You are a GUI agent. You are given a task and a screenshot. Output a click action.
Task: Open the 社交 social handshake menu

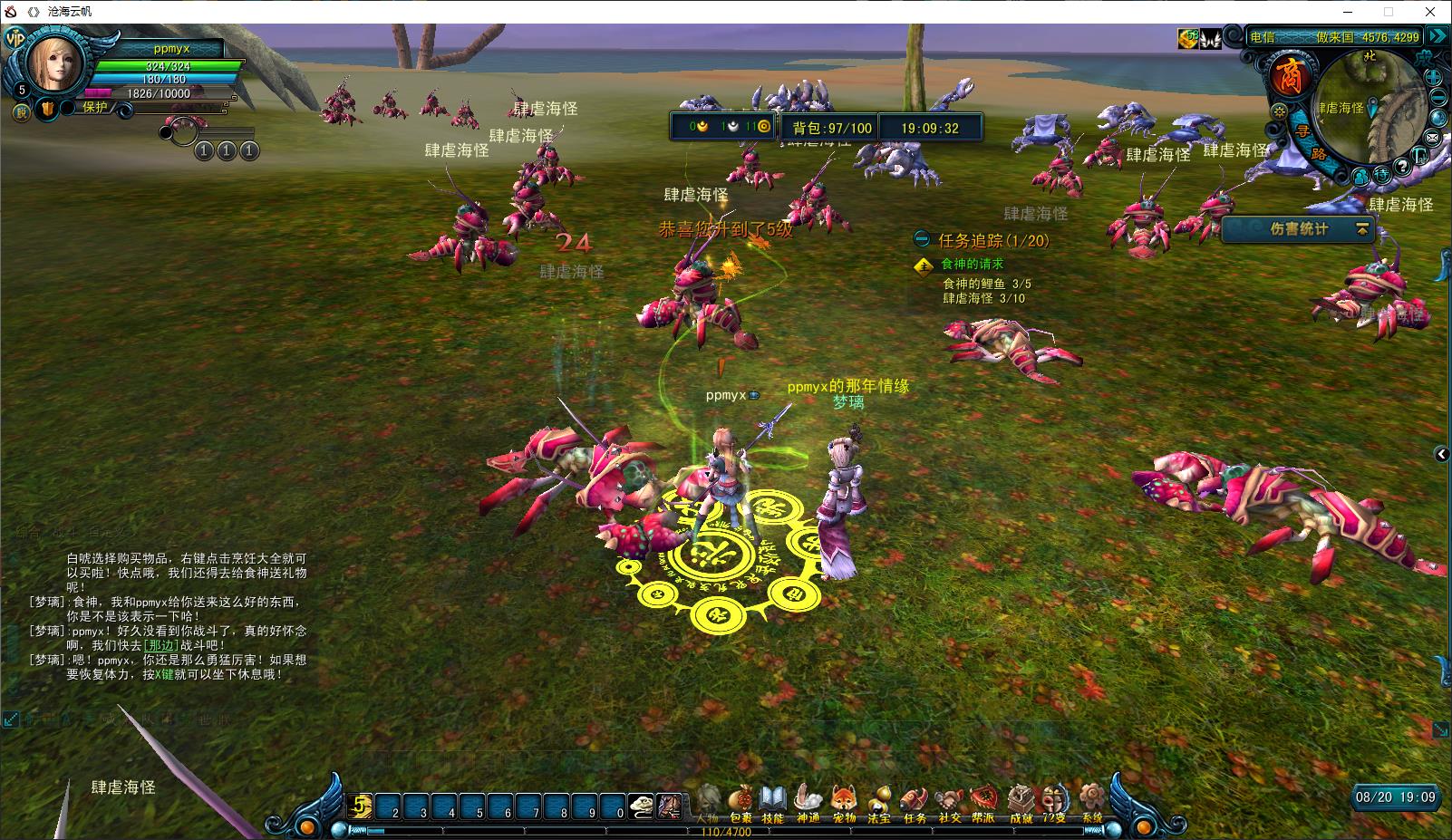click(949, 801)
